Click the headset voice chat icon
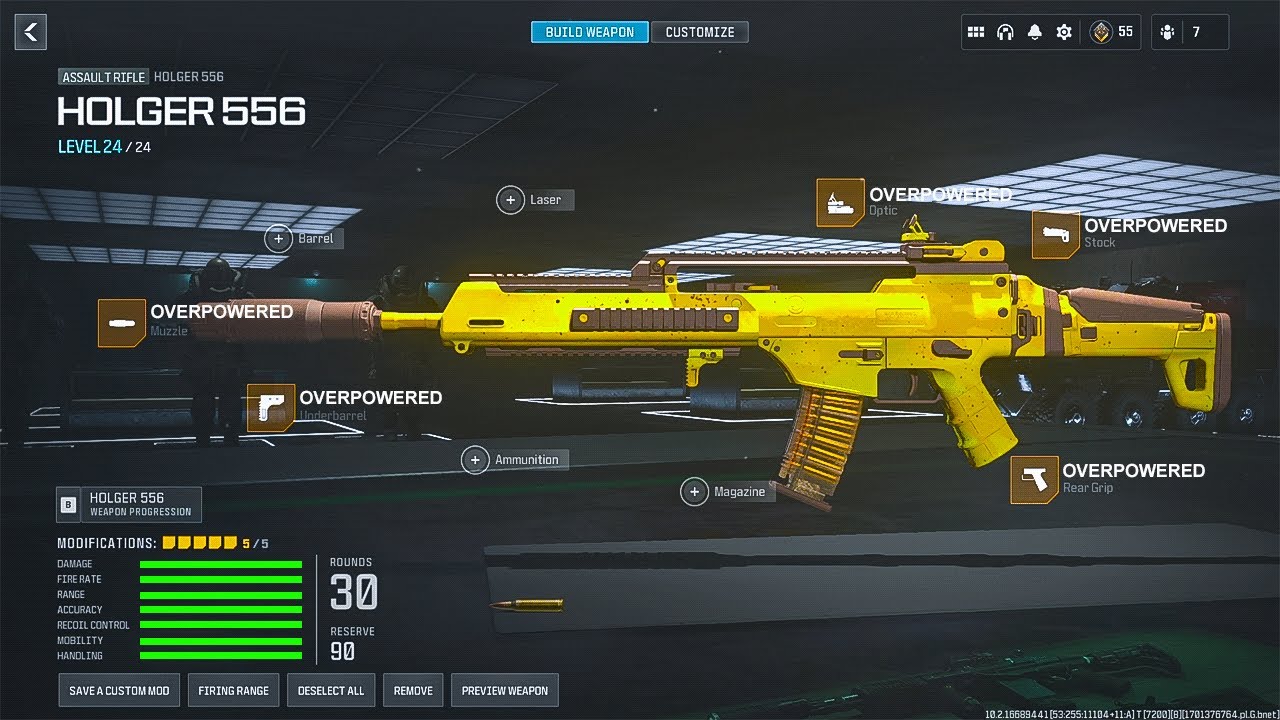Image resolution: width=1280 pixels, height=720 pixels. [1005, 32]
